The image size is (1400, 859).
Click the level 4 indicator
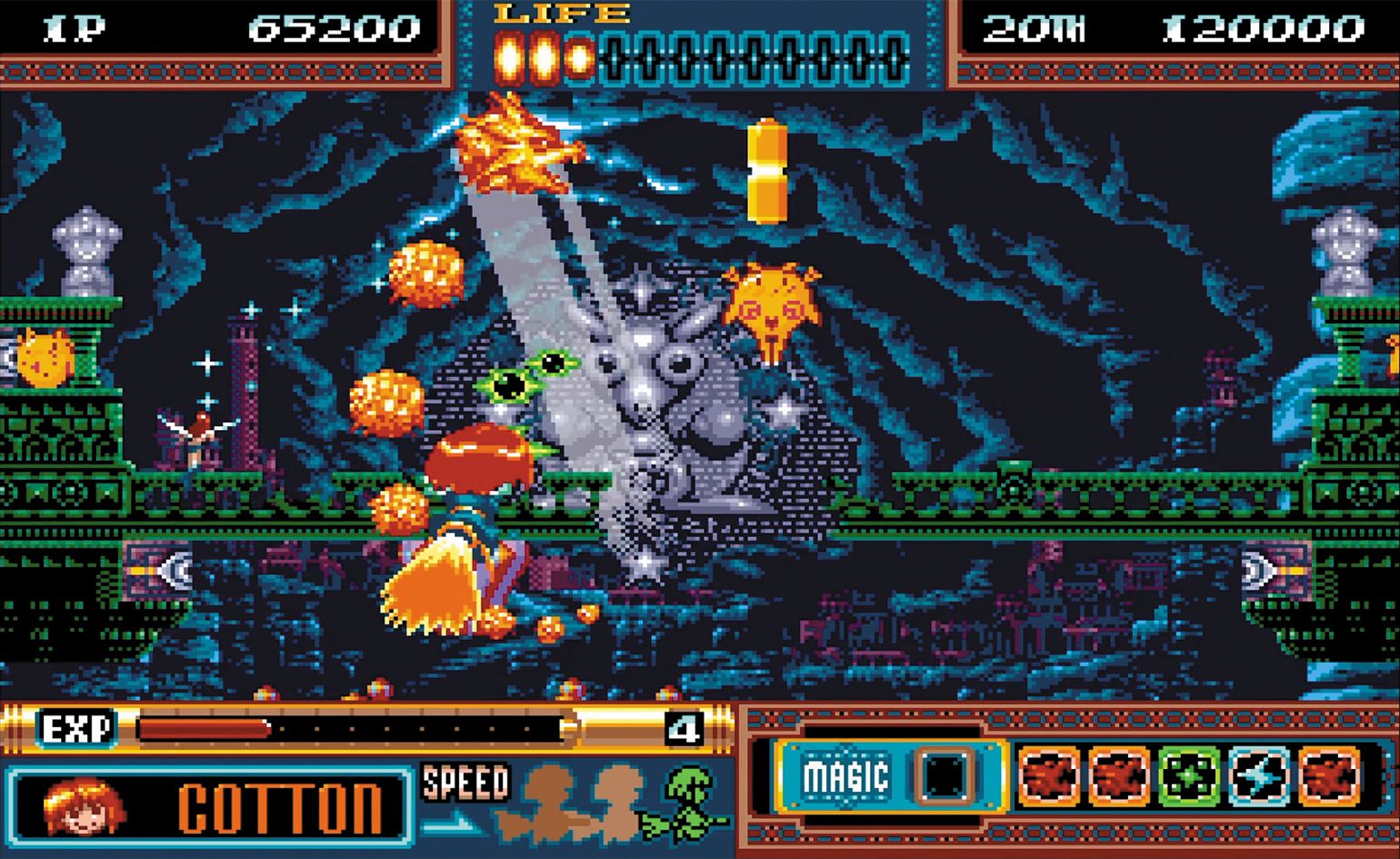tap(686, 727)
